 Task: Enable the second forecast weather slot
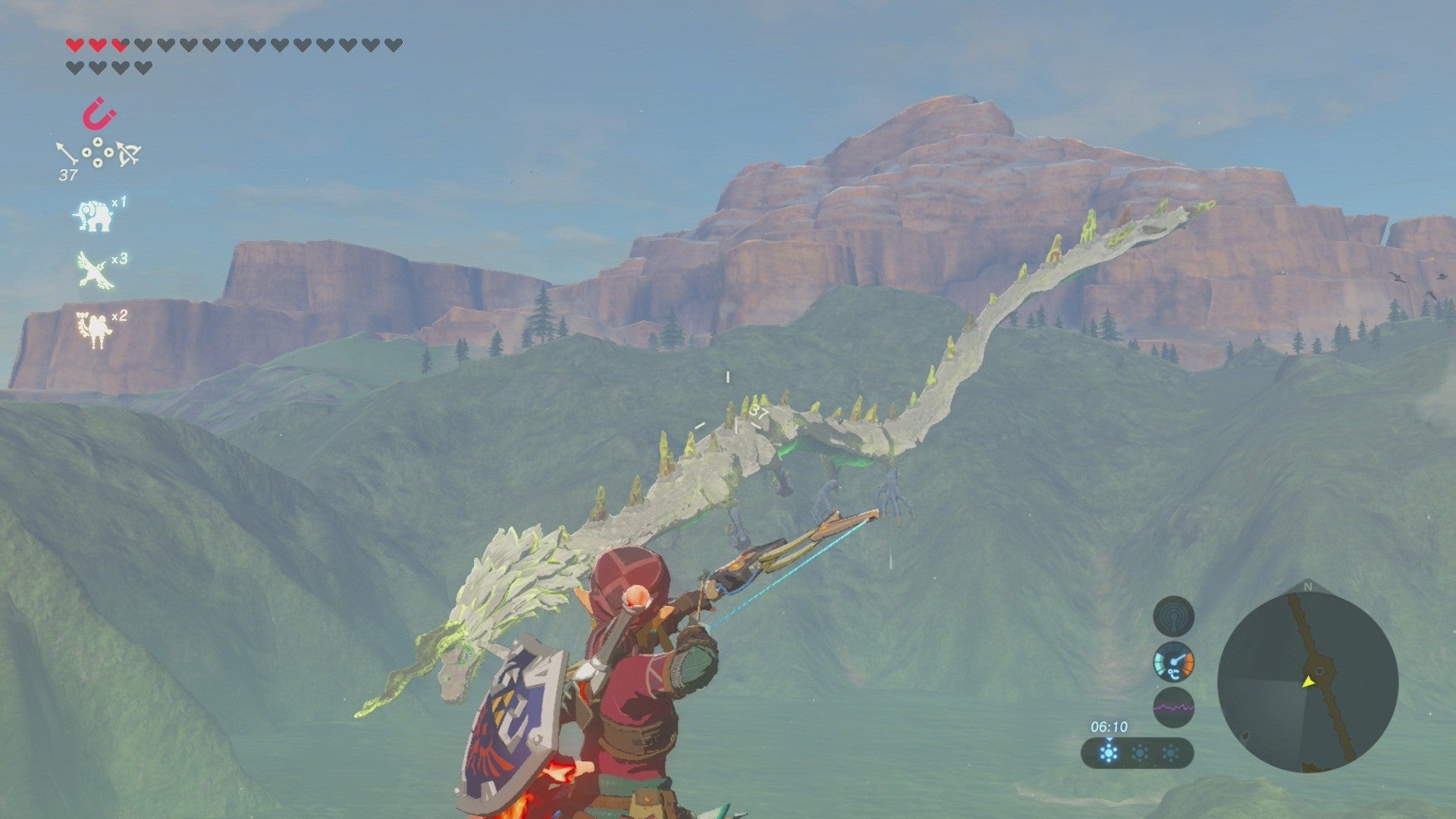pyautogui.click(x=1138, y=752)
